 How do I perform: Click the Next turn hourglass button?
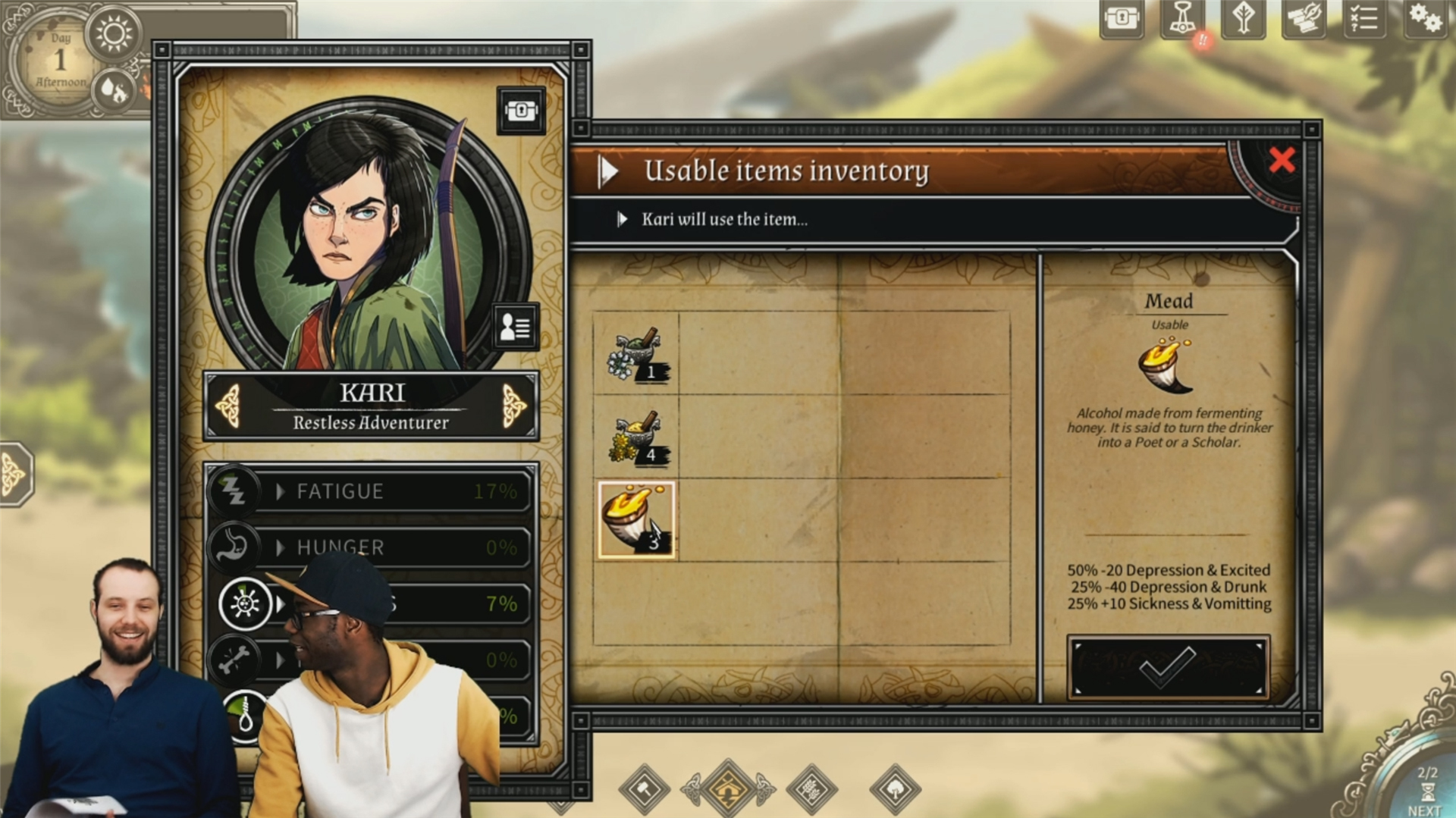coord(1426,792)
